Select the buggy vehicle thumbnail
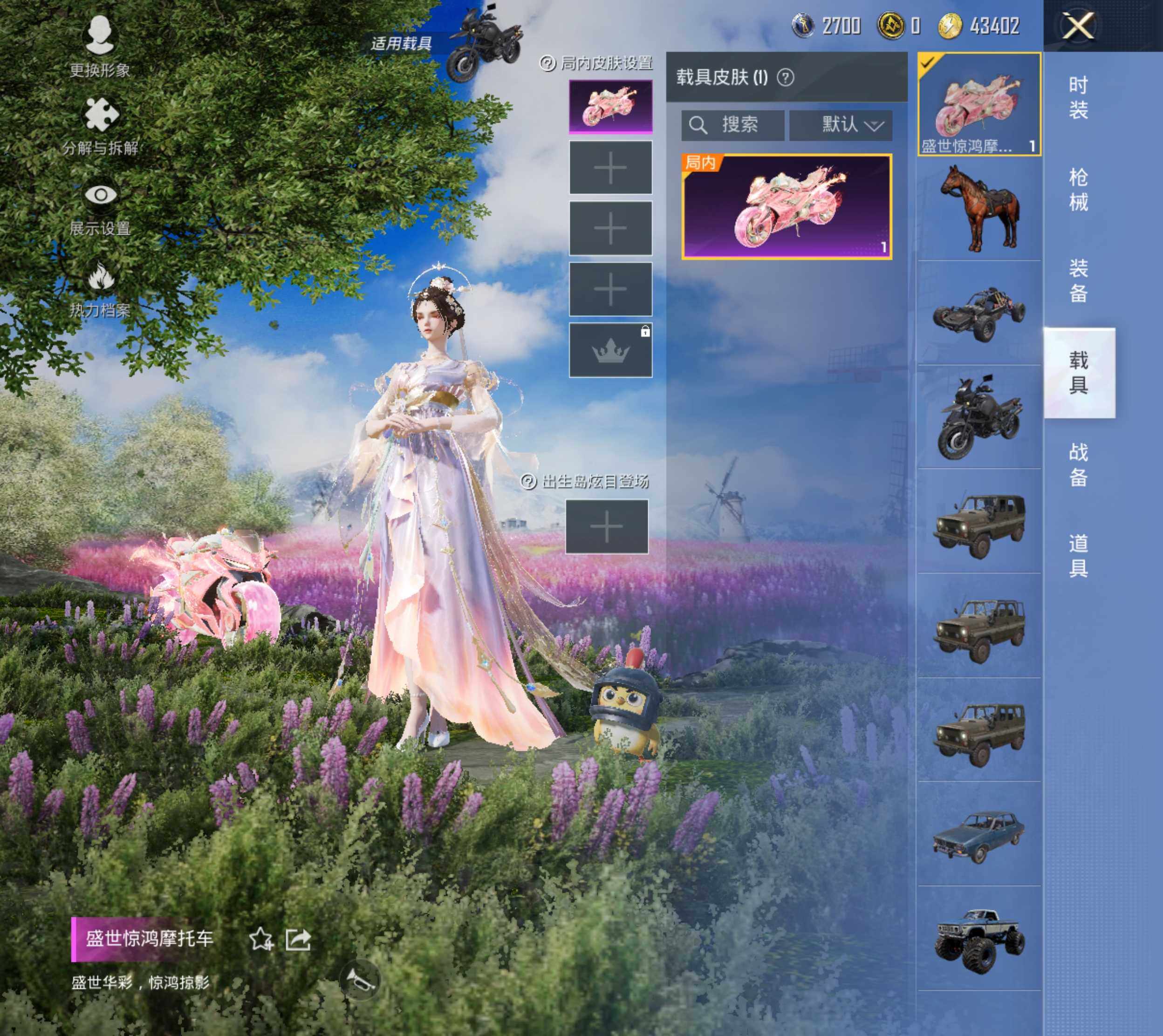Screen dimensions: 1163x1036 tap(978, 314)
